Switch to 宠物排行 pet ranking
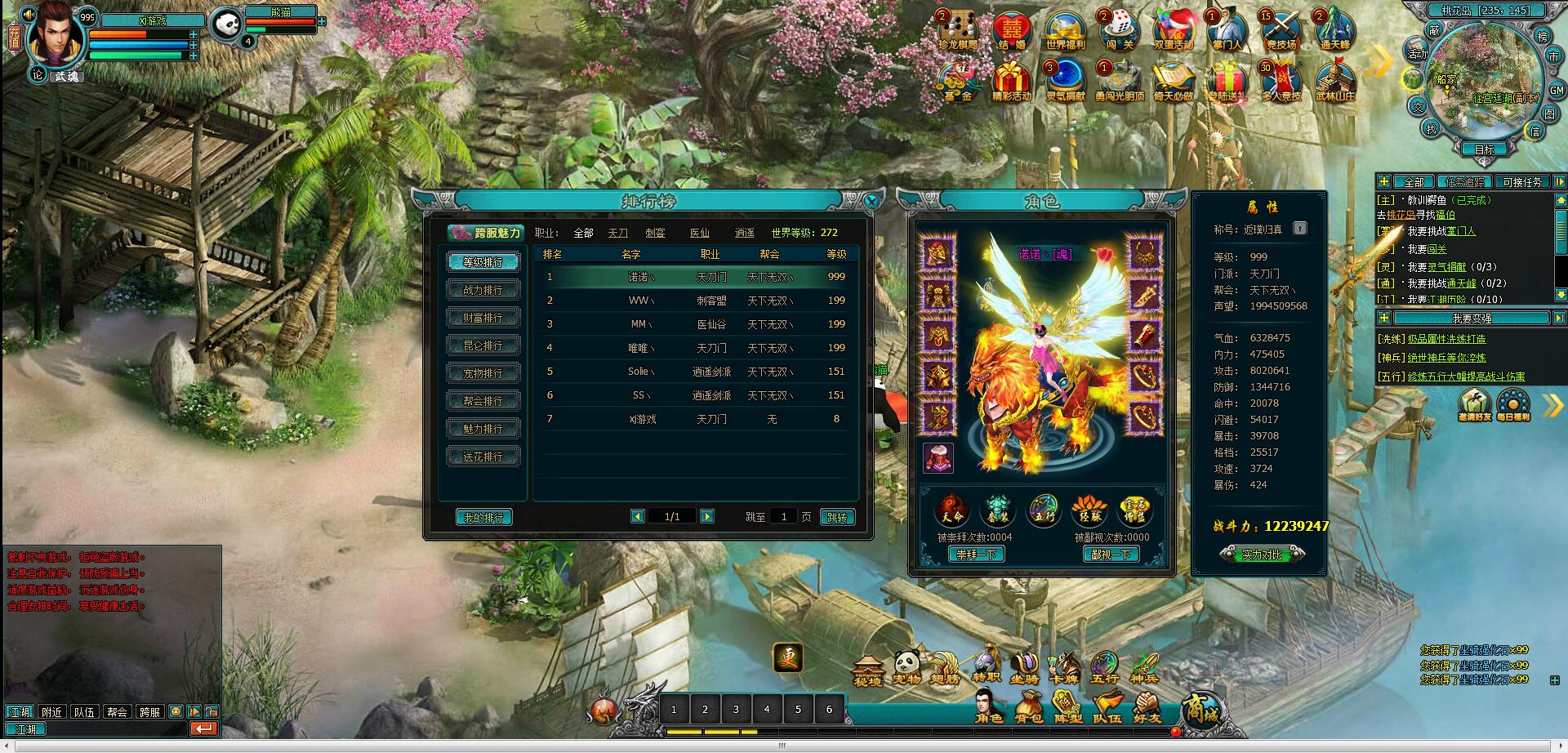Viewport: 1568px width, 753px height. click(483, 373)
